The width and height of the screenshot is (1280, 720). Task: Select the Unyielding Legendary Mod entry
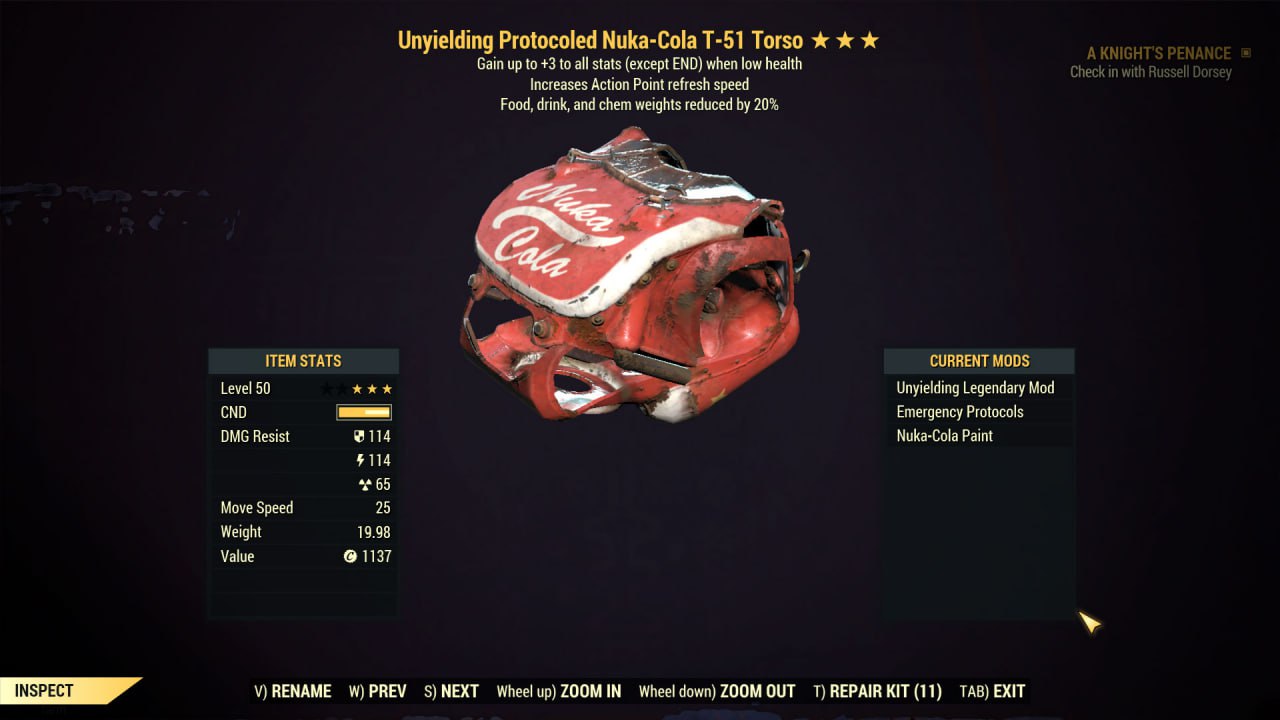(975, 388)
